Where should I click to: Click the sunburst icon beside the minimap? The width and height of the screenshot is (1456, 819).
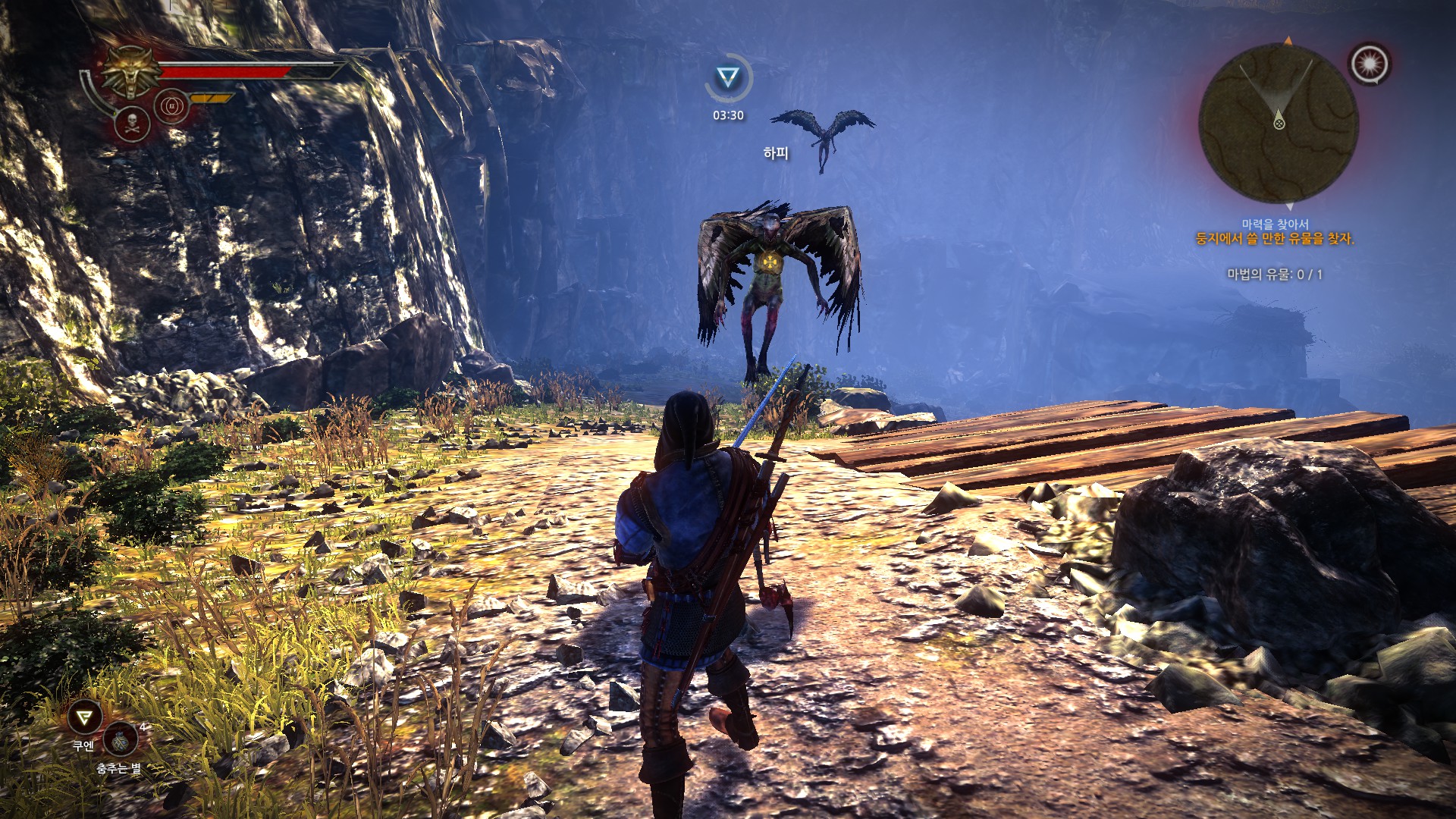(1370, 64)
